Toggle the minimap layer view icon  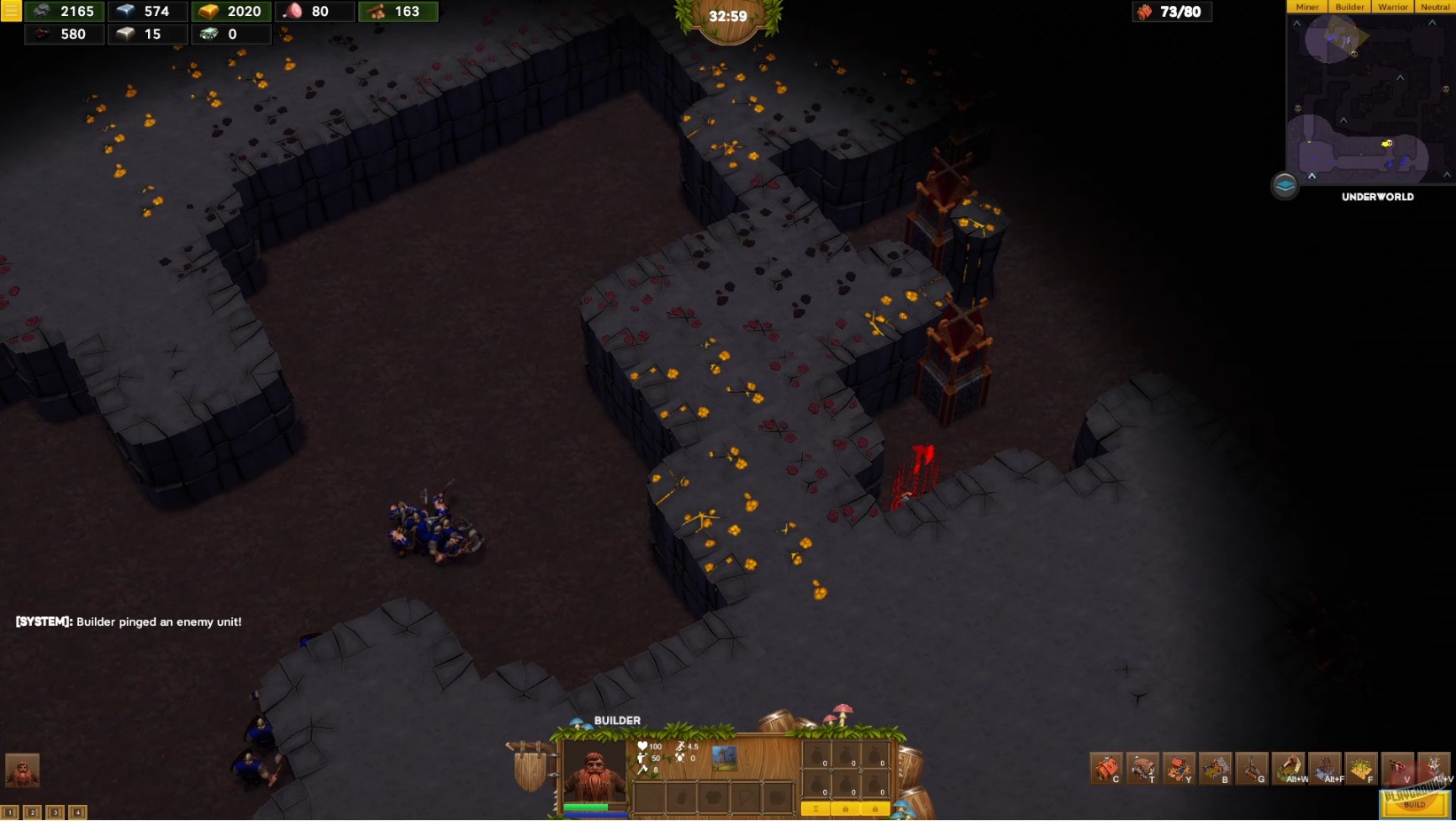tap(1285, 187)
